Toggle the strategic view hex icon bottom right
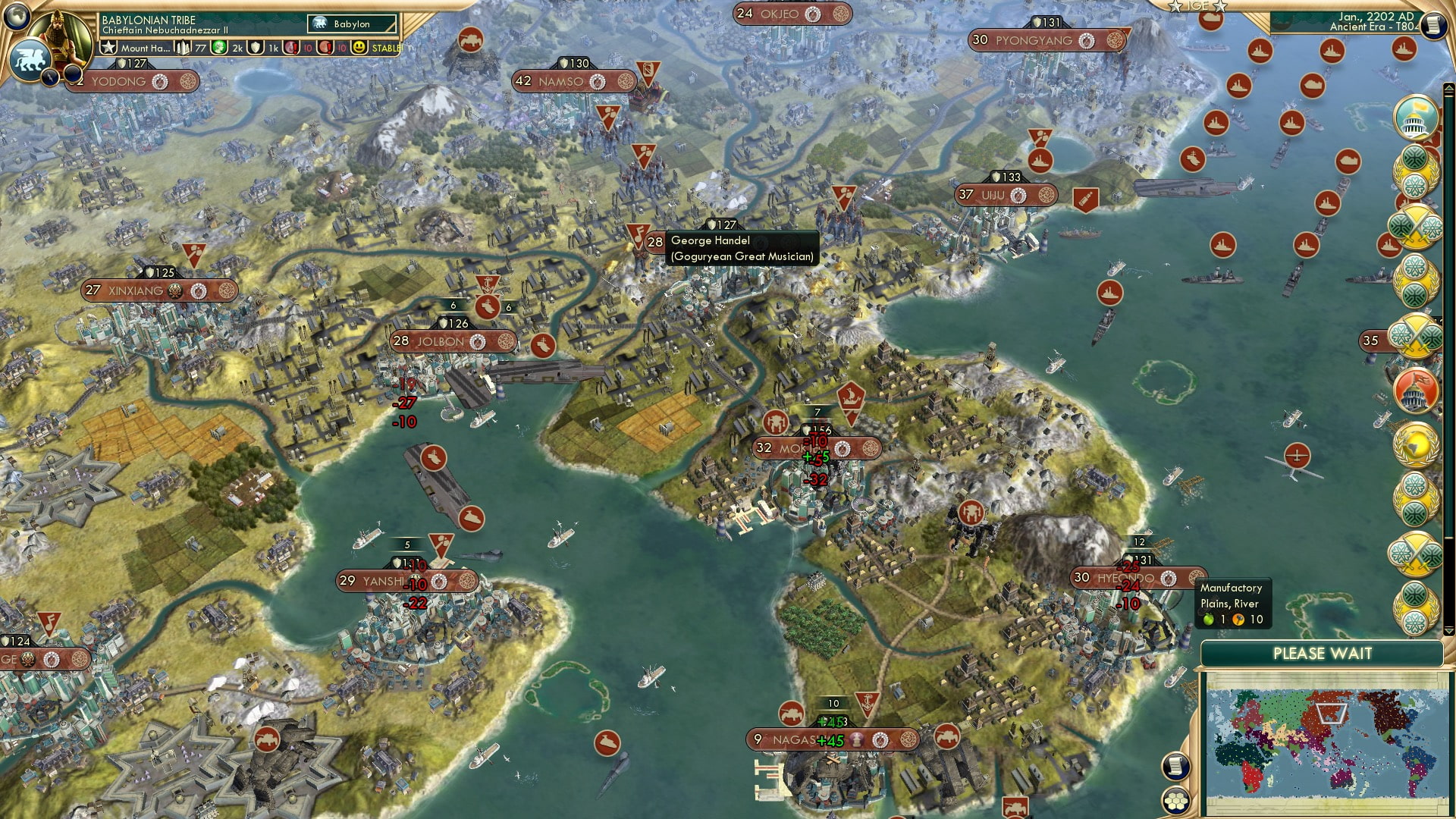Image resolution: width=1456 pixels, height=819 pixels. coord(1175,800)
